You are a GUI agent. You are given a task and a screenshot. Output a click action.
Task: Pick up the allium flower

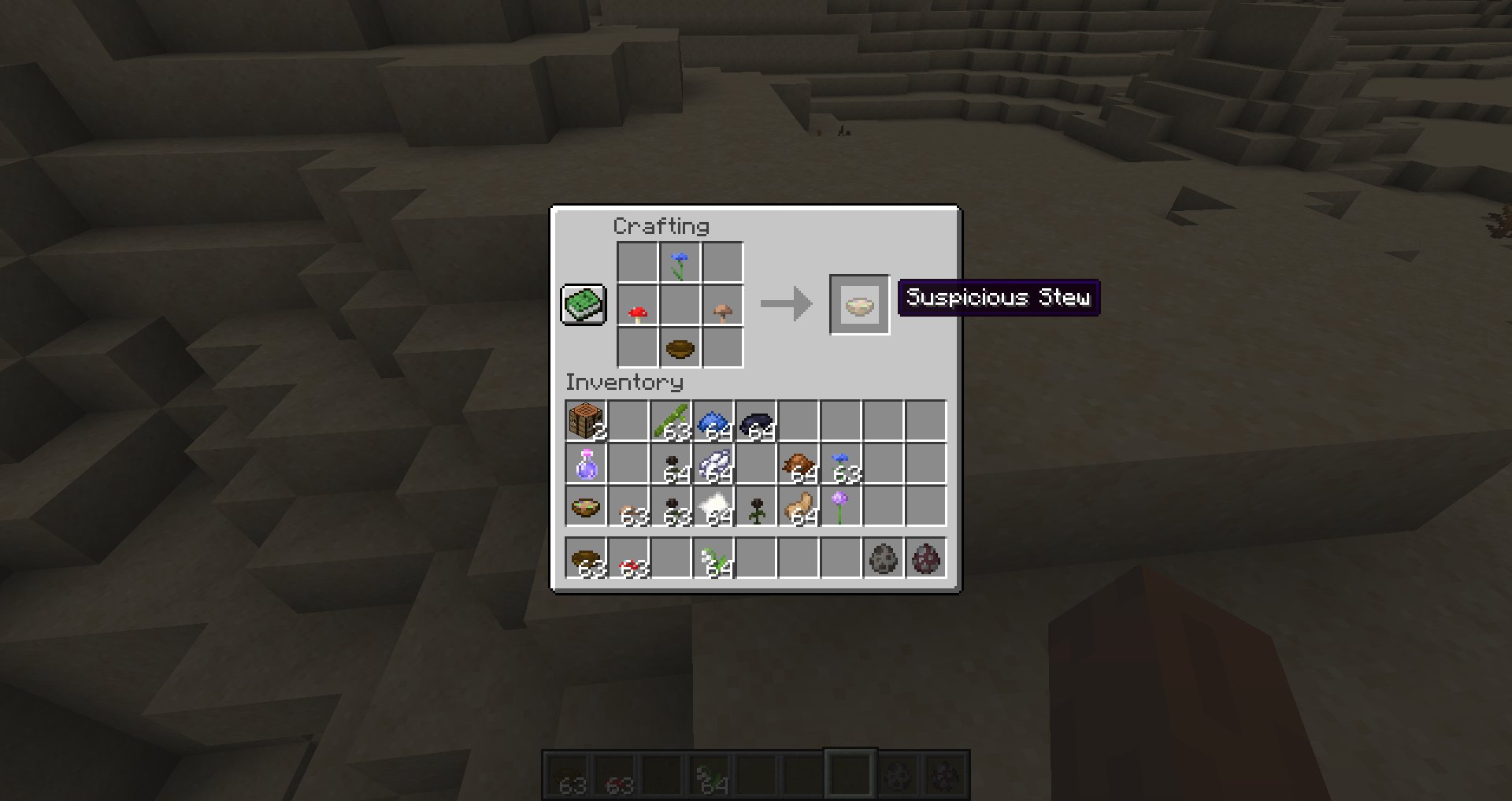[840, 507]
